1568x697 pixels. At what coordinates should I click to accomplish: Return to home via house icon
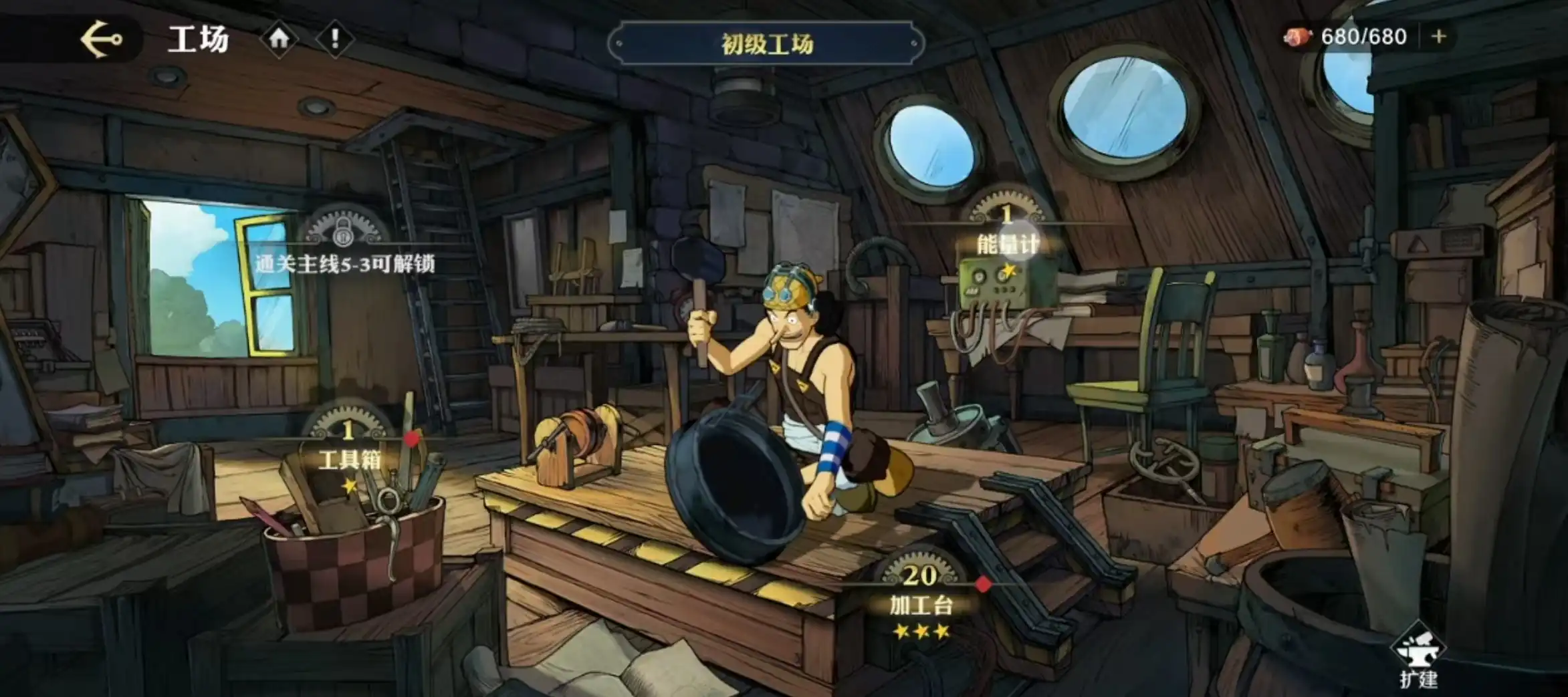coord(279,39)
